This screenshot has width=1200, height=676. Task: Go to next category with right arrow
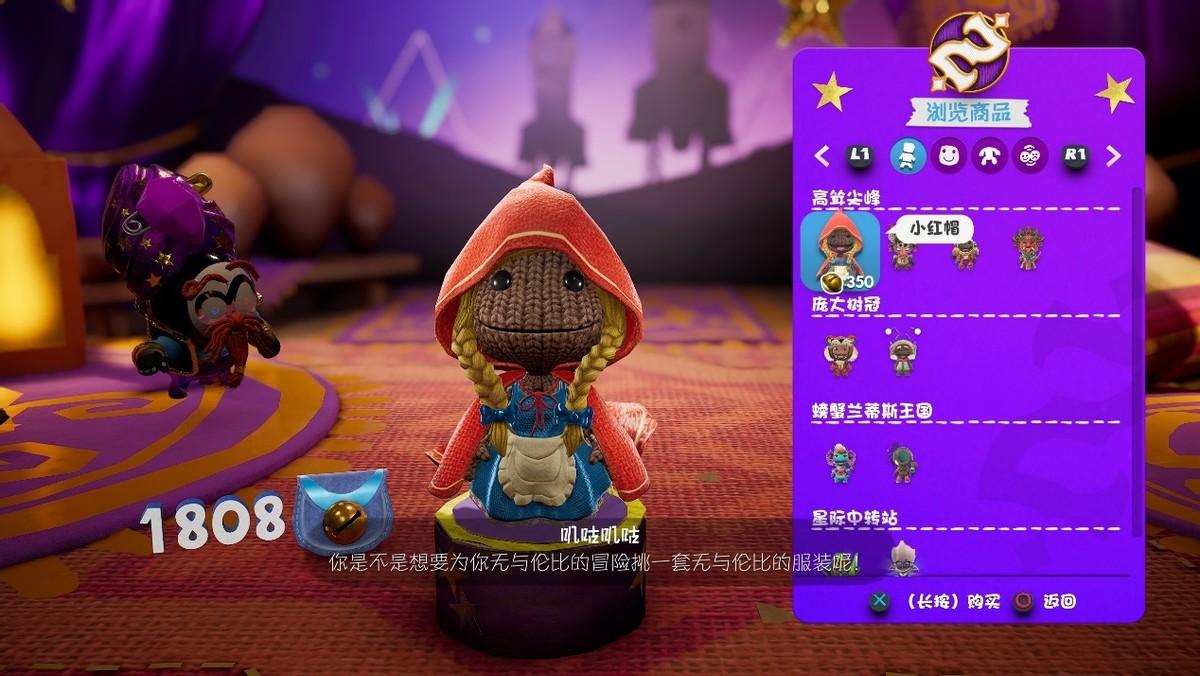[1113, 156]
